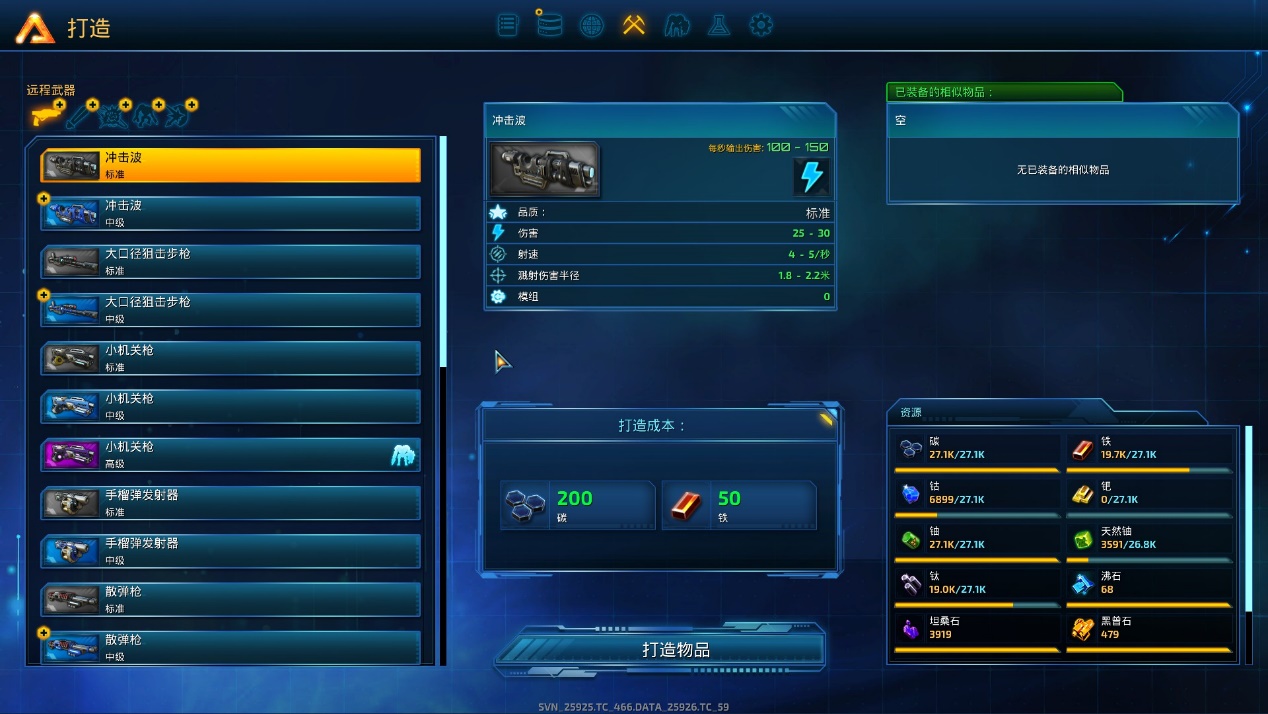Open the database storage icon
The height and width of the screenshot is (714, 1268).
click(x=549, y=25)
